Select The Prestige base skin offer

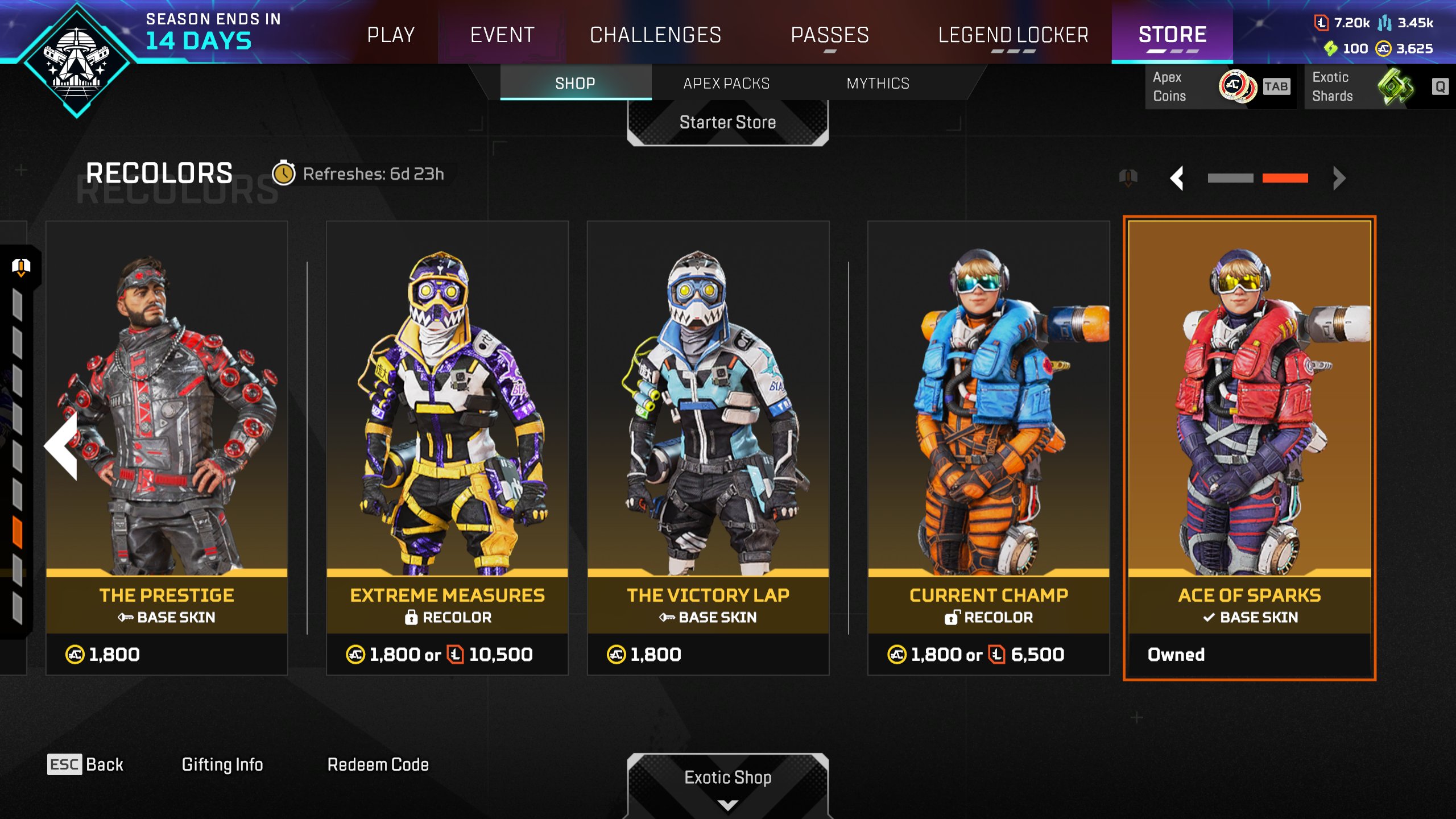point(167,448)
